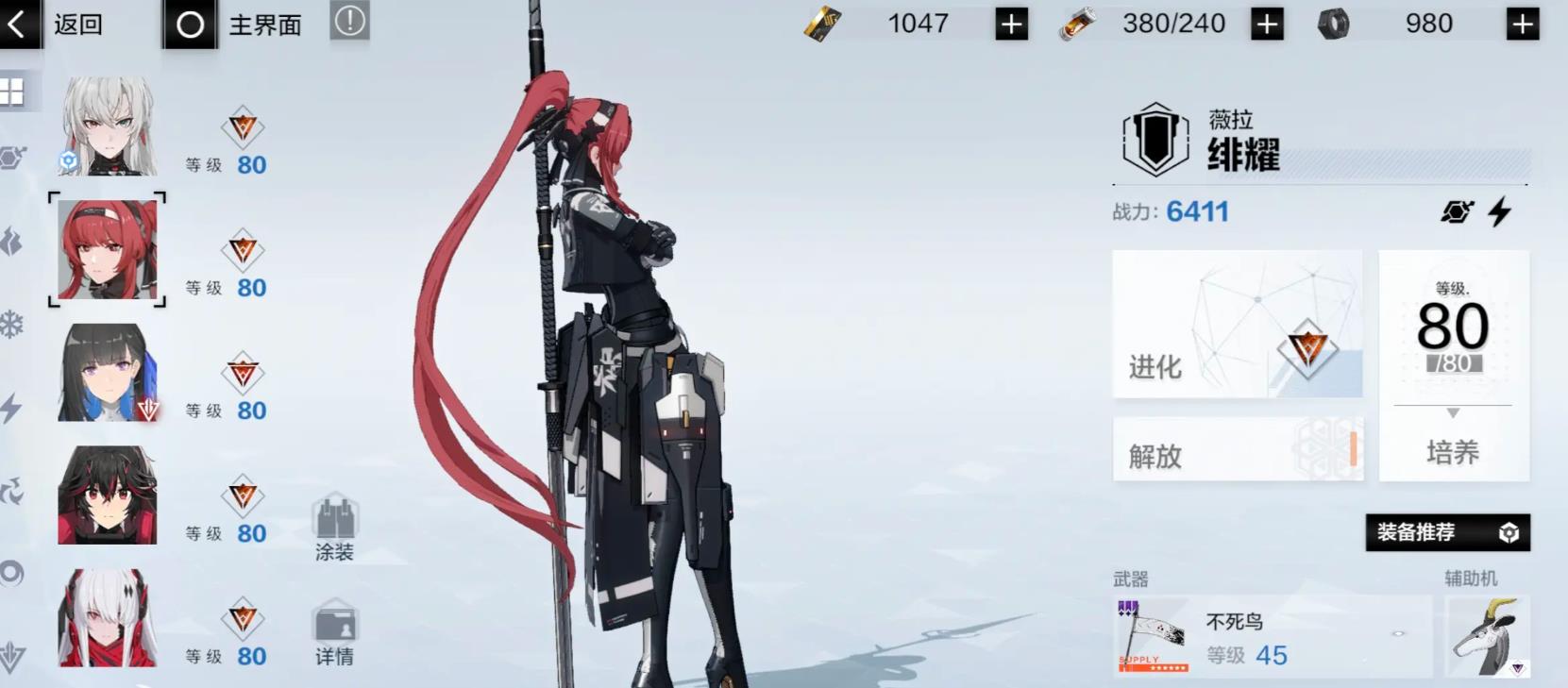Open the exclamation mark info icon

click(x=349, y=22)
